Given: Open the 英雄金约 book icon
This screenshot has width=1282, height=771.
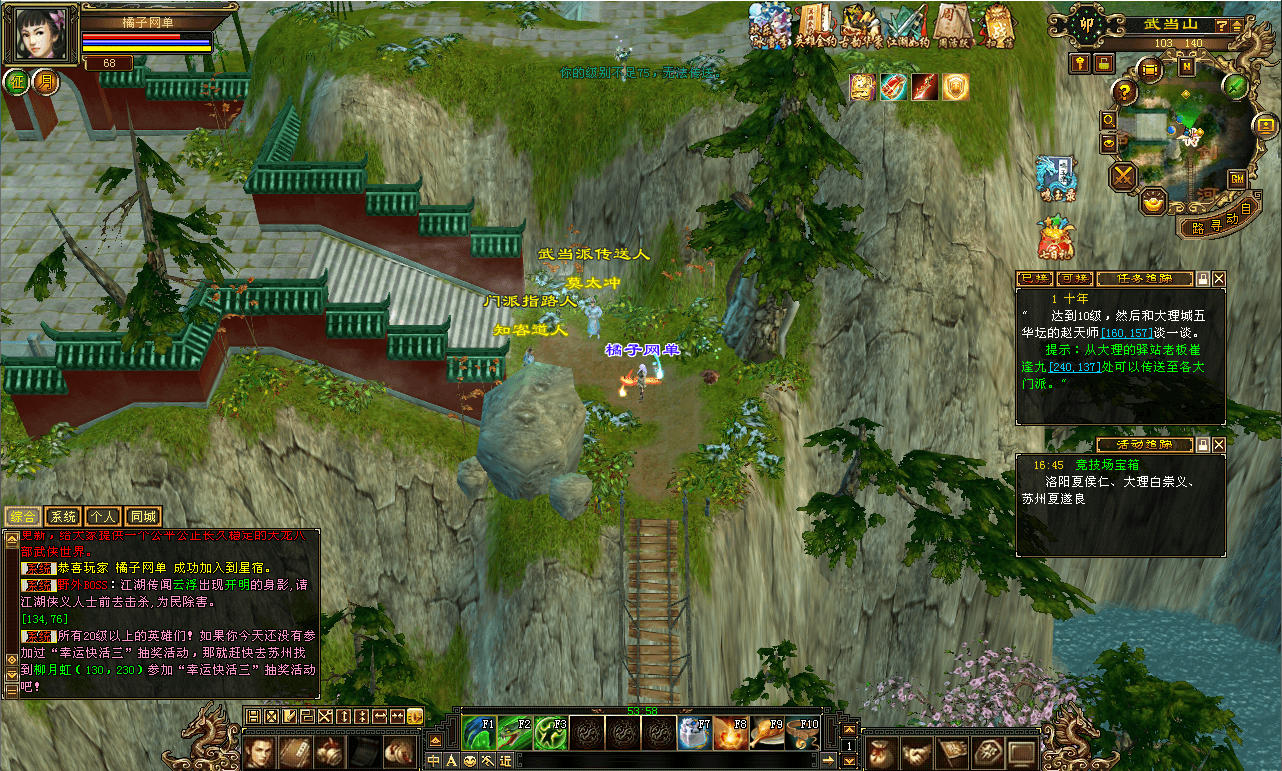Looking at the screenshot, I should [815, 26].
